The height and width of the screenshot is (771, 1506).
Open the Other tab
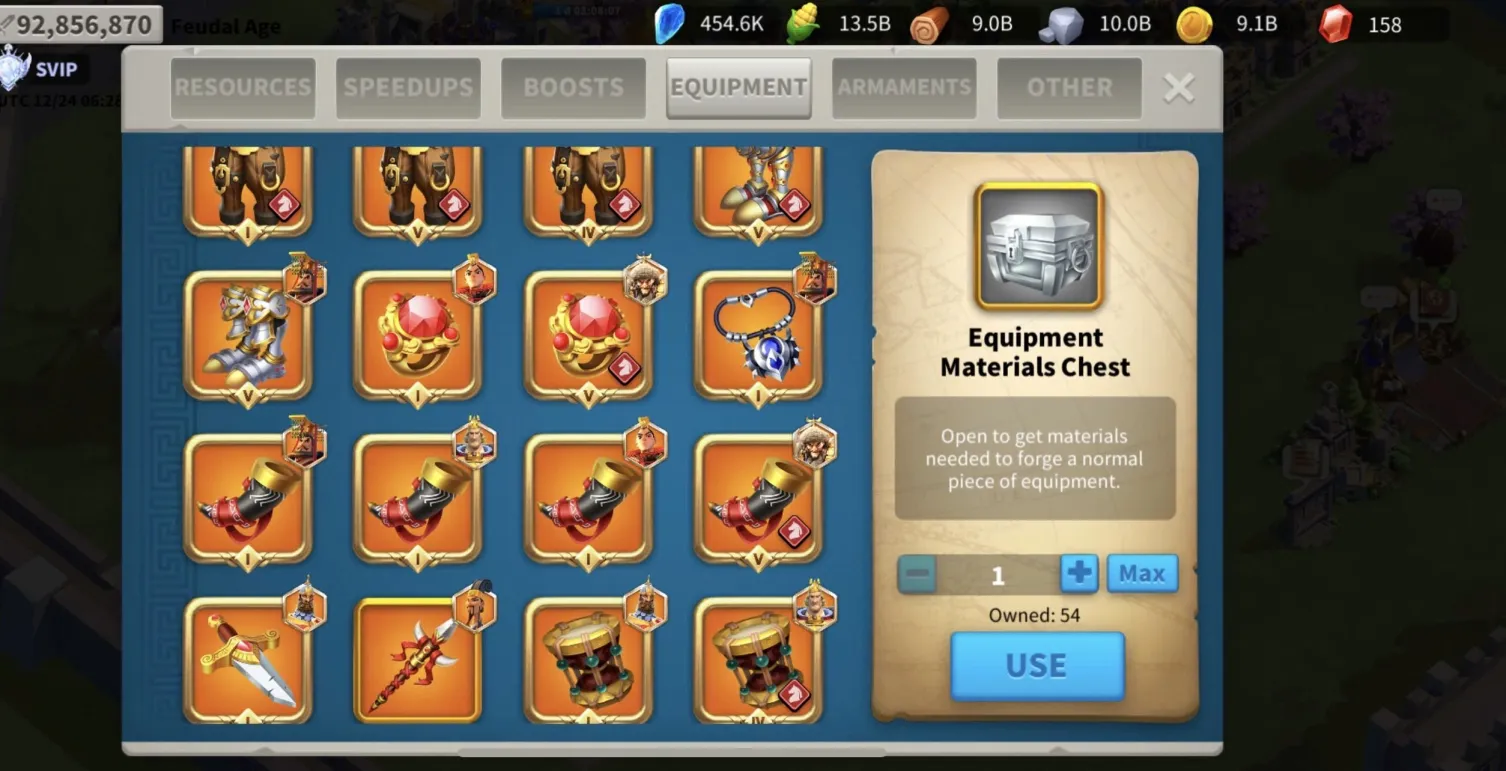tap(1069, 88)
